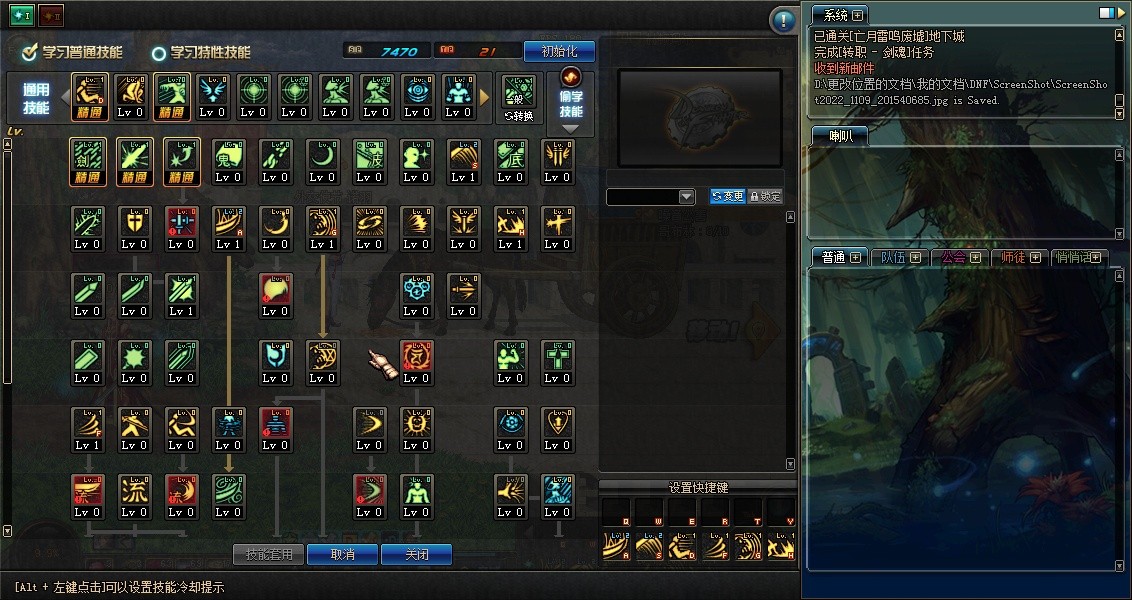The height and width of the screenshot is (600, 1132).
Task: Click the 通用技能 left arrow
Action: pos(66,97)
